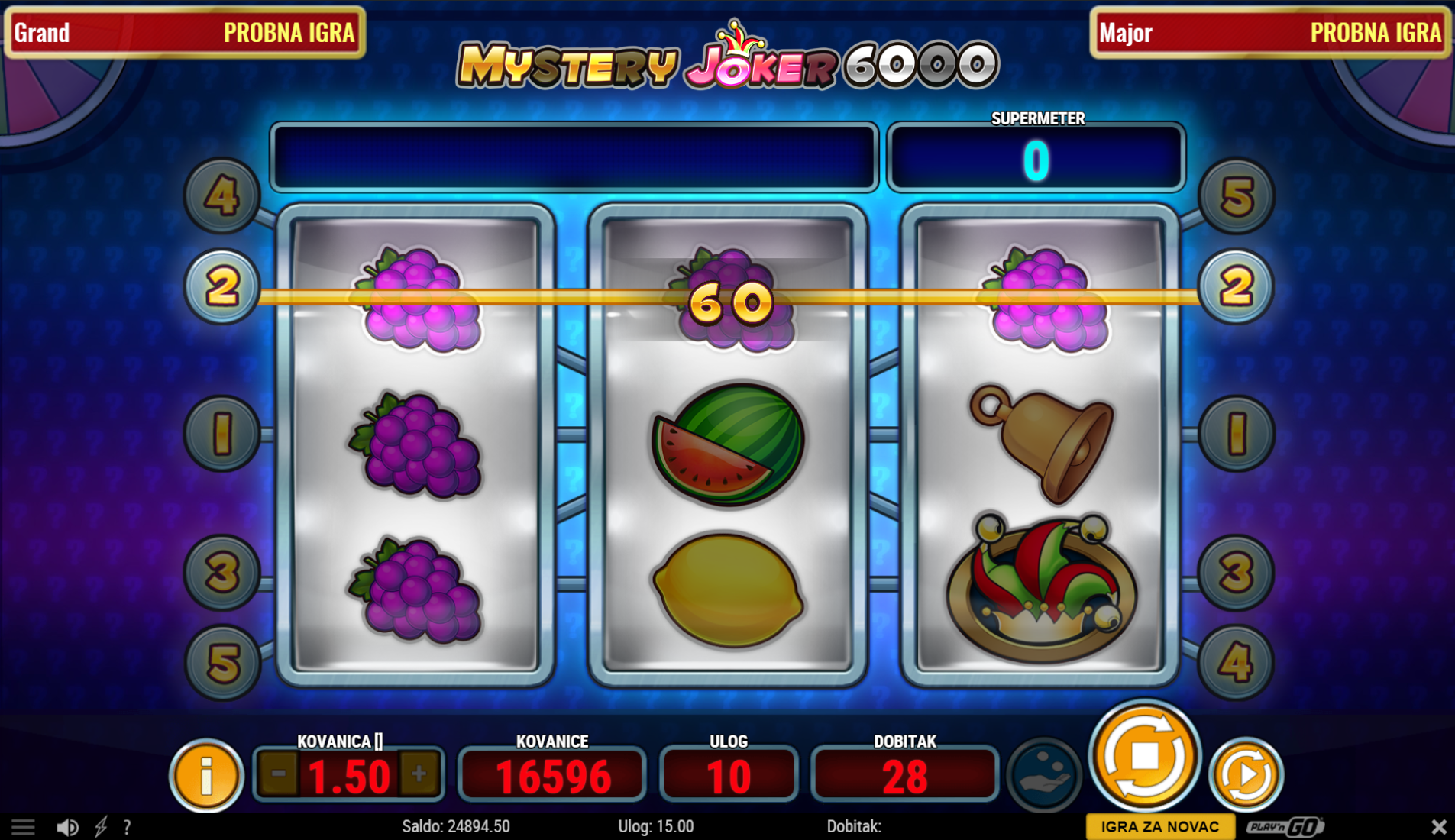The image size is (1455, 840).
Task: Toggle fast play lightning icon
Action: (101, 826)
